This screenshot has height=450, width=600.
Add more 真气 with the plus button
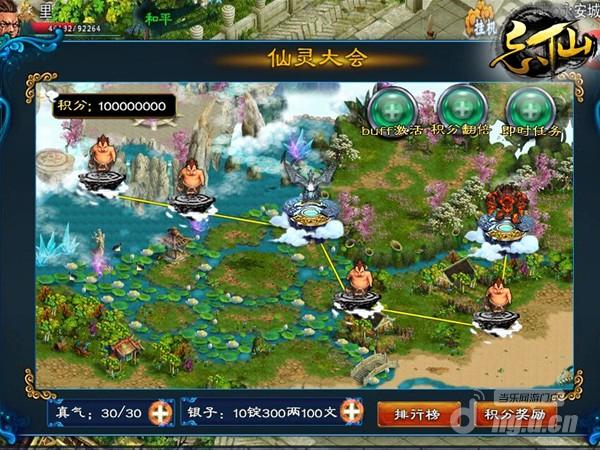tap(159, 412)
